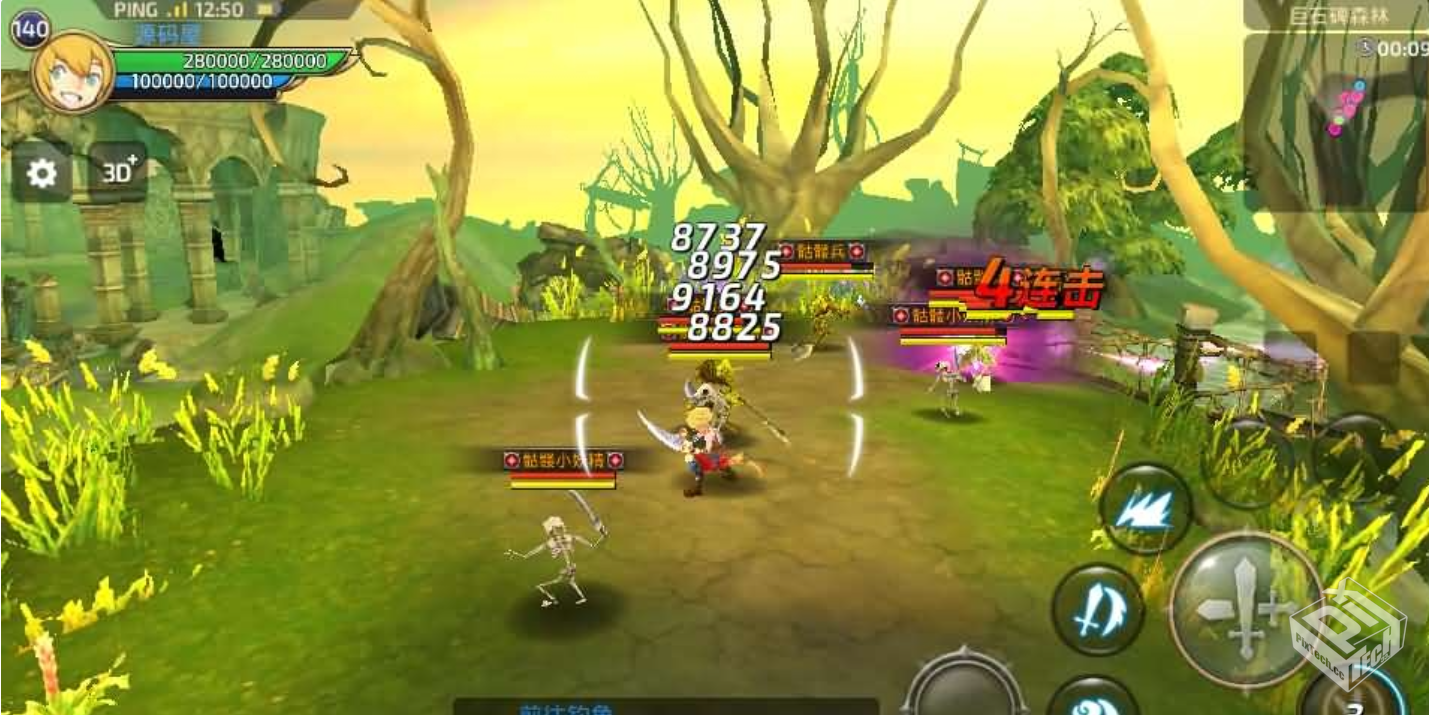Image resolution: width=1429 pixels, height=715 pixels.
Task: Open the gear settings menu
Action: click(41, 174)
